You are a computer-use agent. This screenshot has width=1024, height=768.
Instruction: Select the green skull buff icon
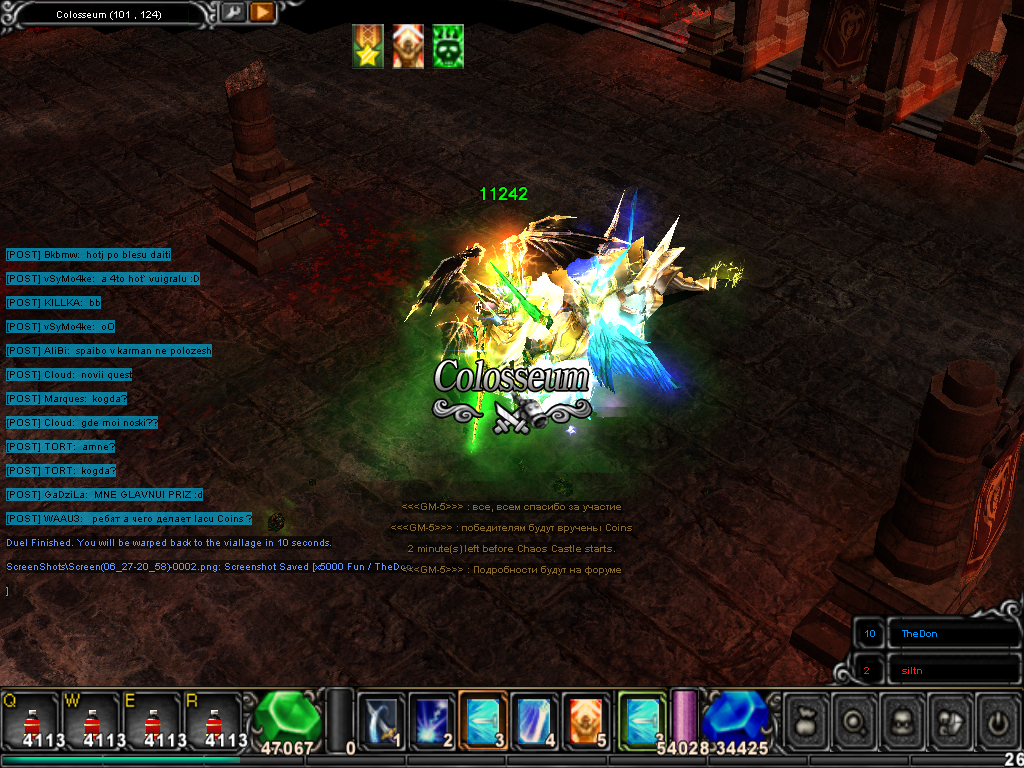(448, 46)
